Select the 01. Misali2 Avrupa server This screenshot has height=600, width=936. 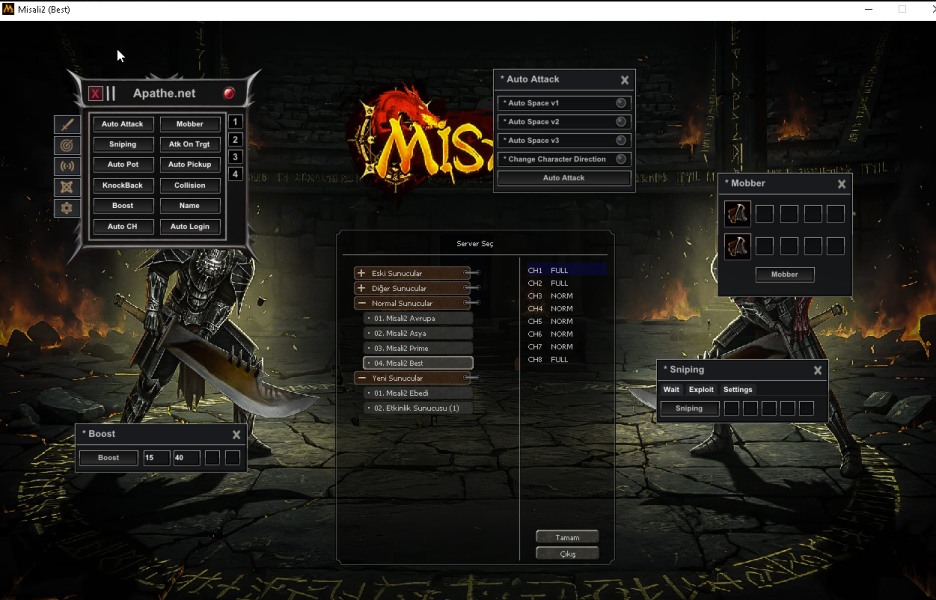pyautogui.click(x=418, y=318)
